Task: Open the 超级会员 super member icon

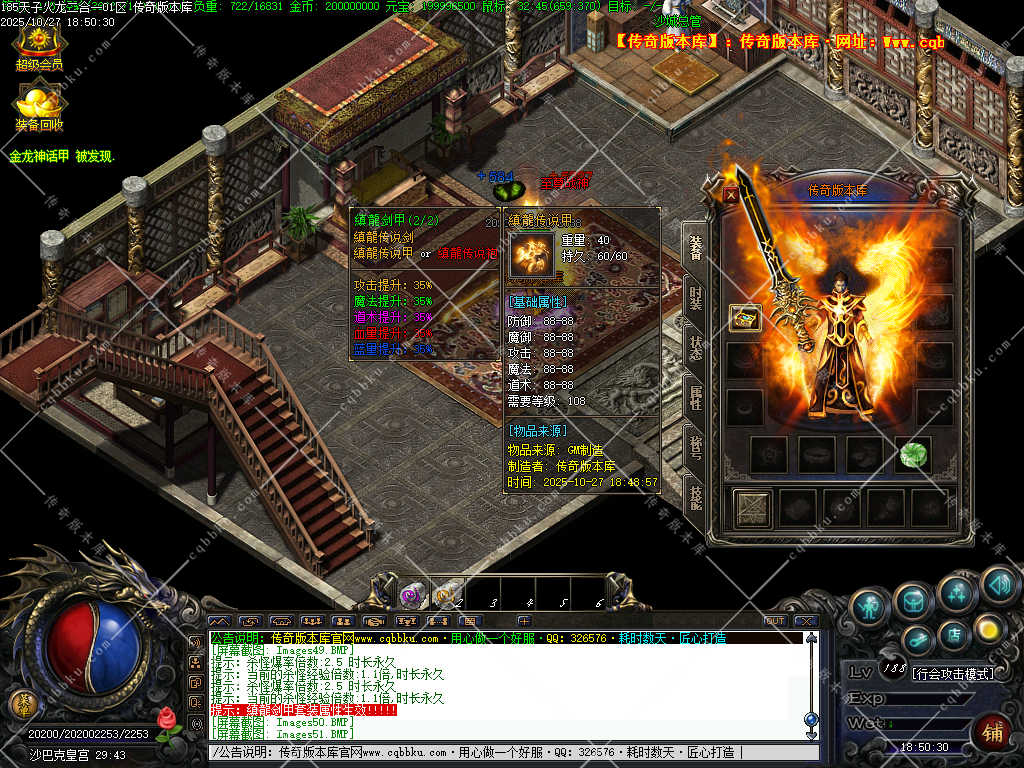Action: pos(39,46)
